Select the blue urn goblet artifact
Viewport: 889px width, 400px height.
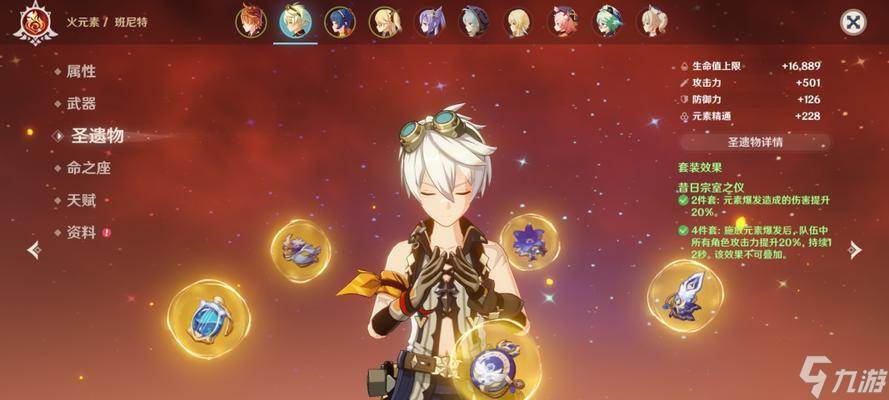click(x=209, y=319)
